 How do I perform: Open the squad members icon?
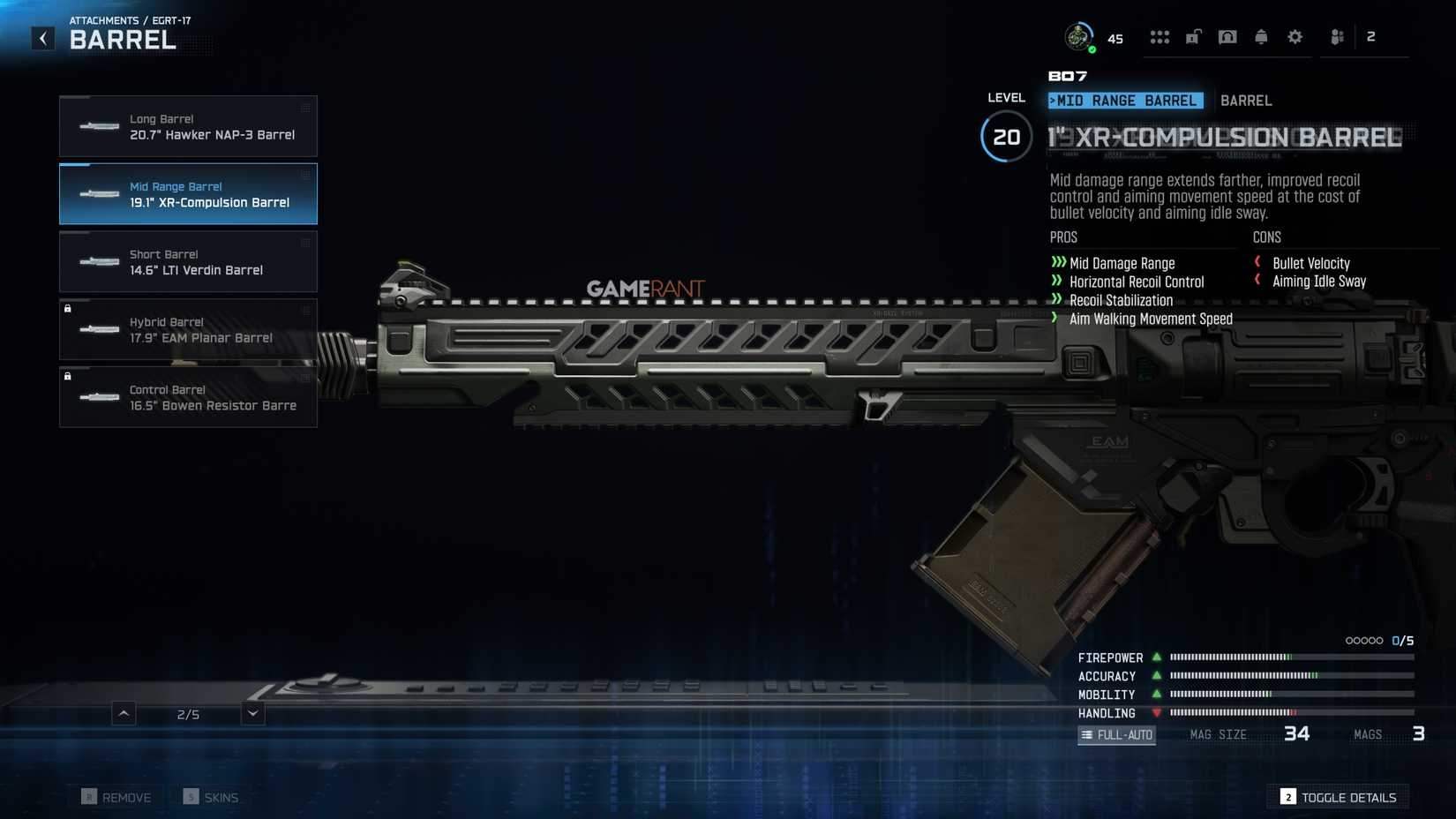coord(1336,36)
